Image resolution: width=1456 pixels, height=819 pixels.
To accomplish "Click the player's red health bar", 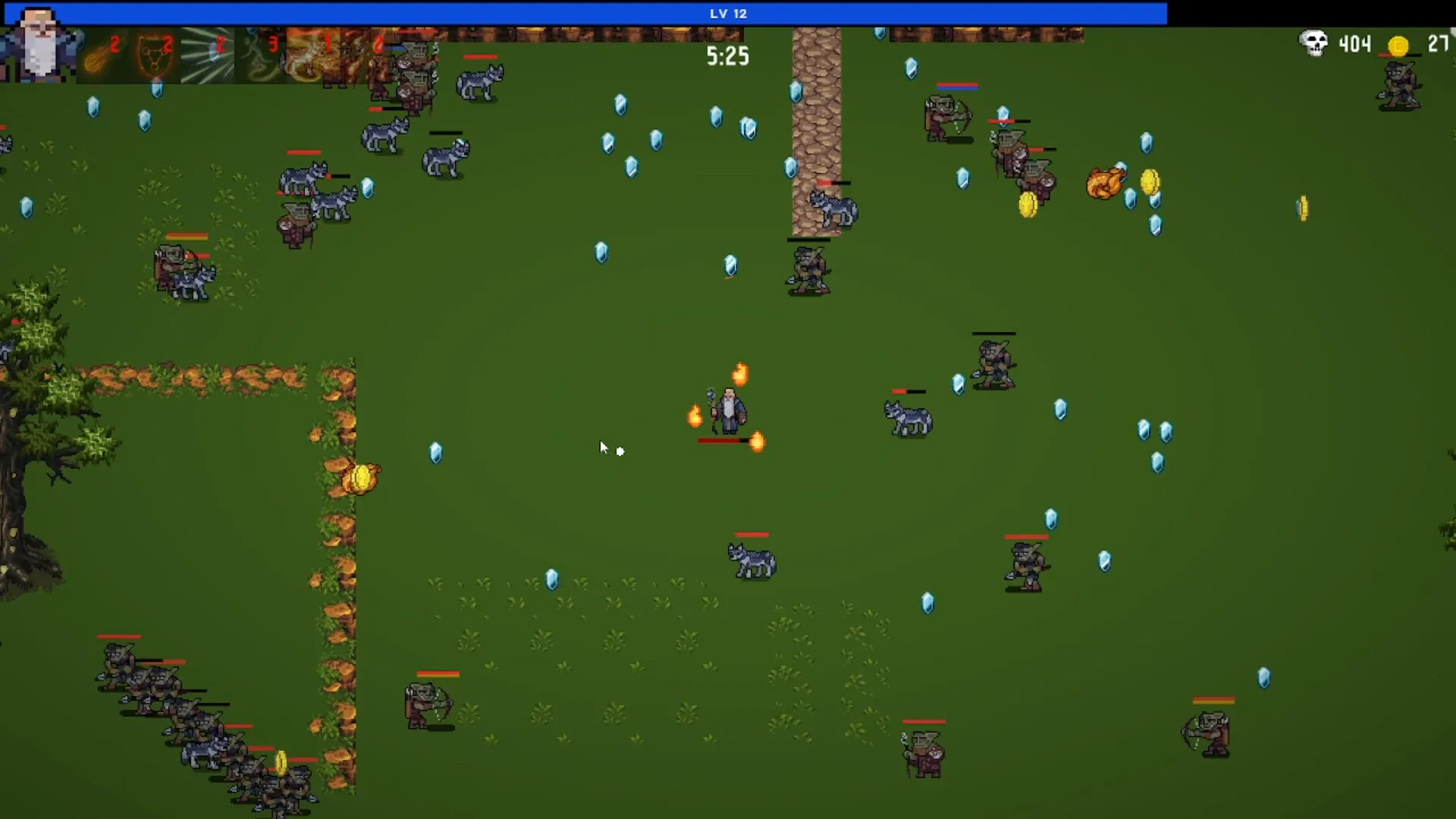I will coord(720,440).
